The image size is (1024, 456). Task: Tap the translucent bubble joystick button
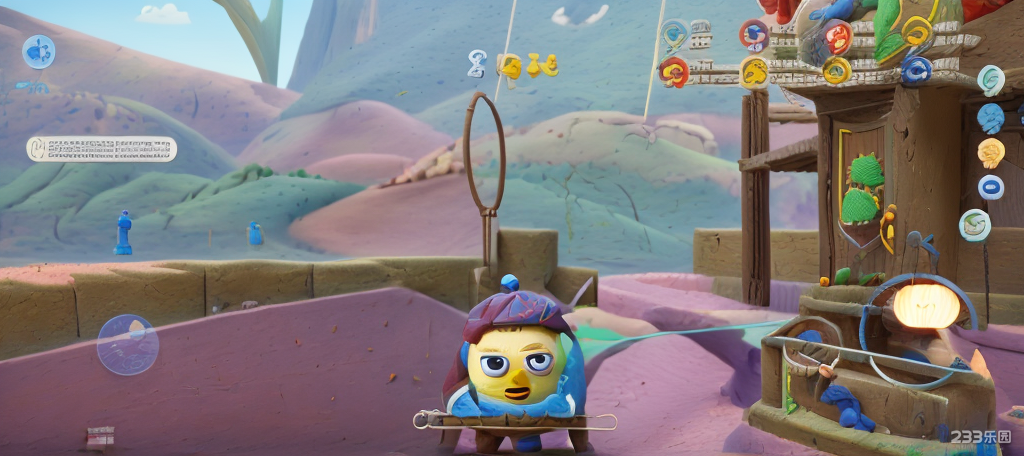(127, 344)
